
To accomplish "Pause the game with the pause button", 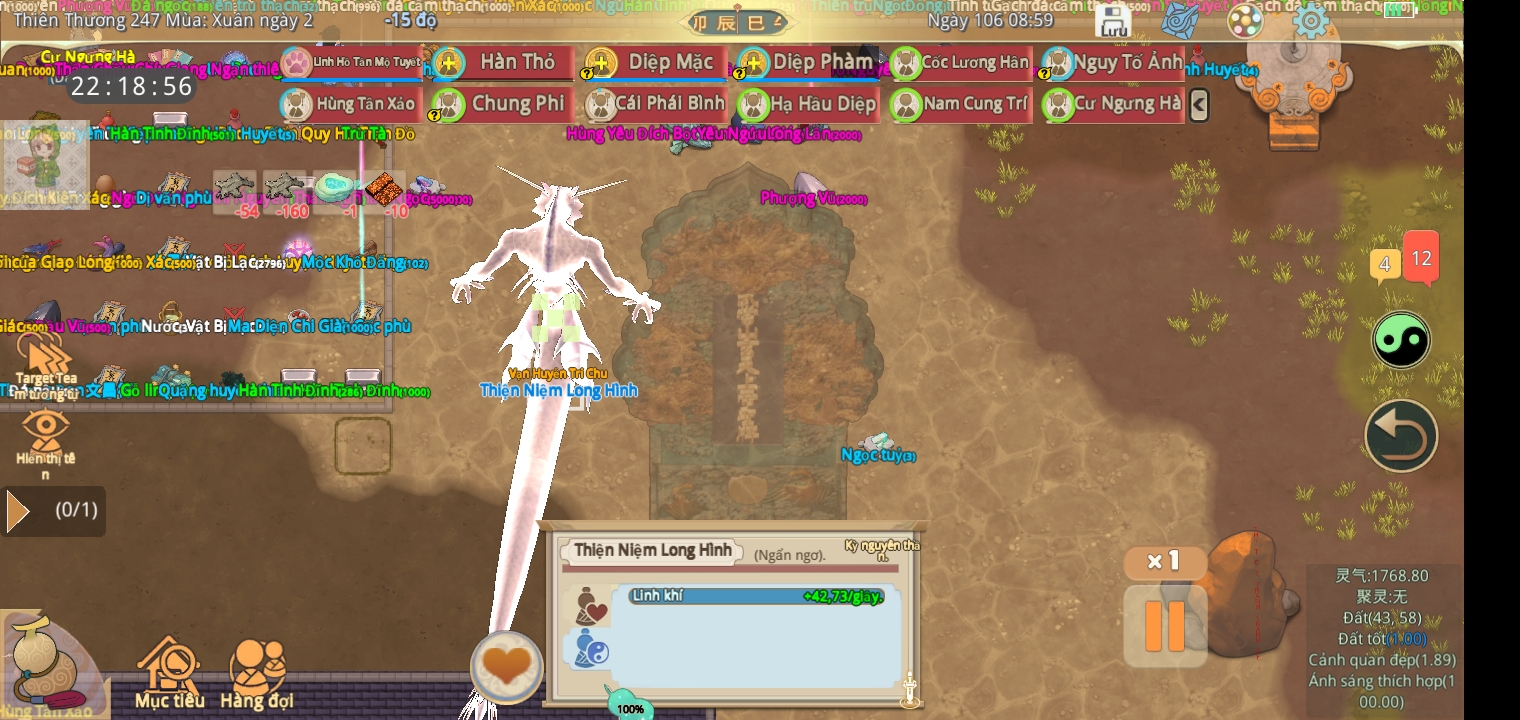I will click(x=1164, y=625).
